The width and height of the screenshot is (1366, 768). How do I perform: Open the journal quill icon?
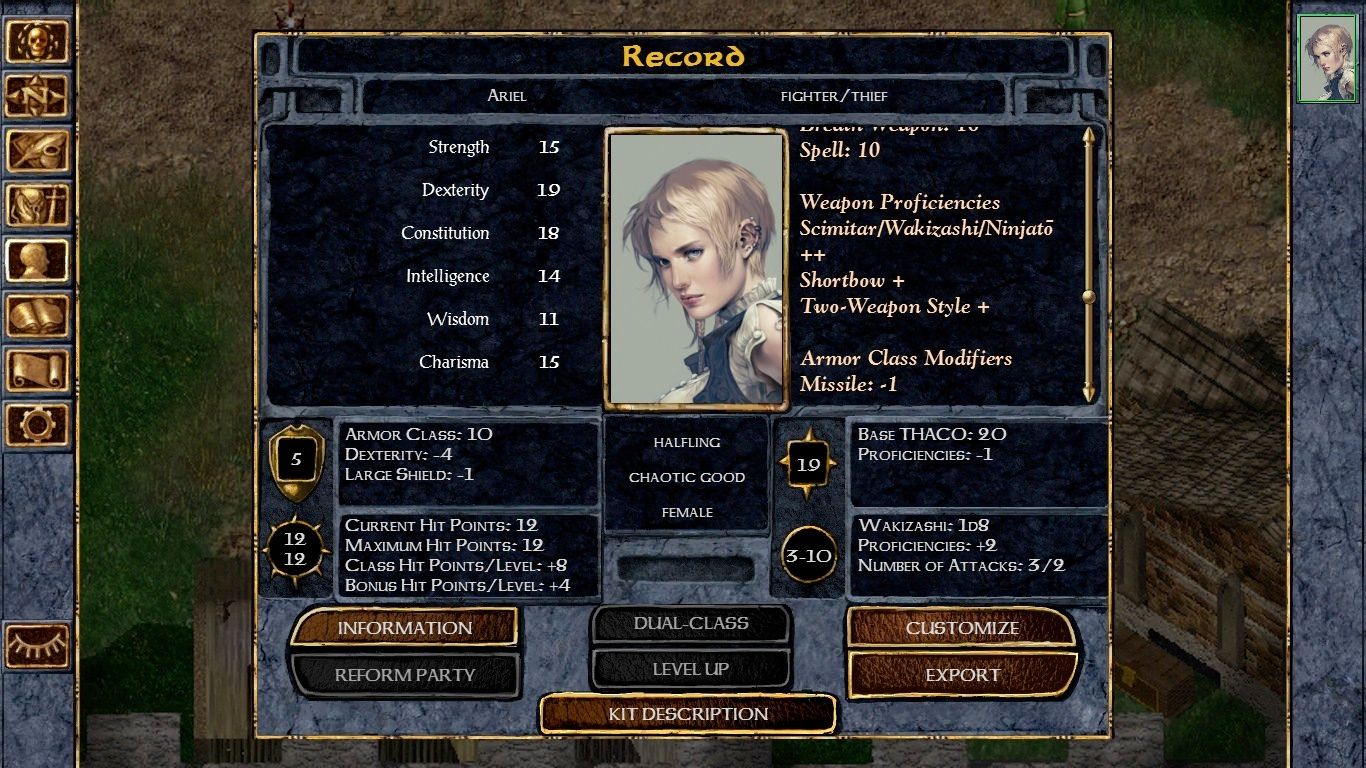tap(38, 151)
